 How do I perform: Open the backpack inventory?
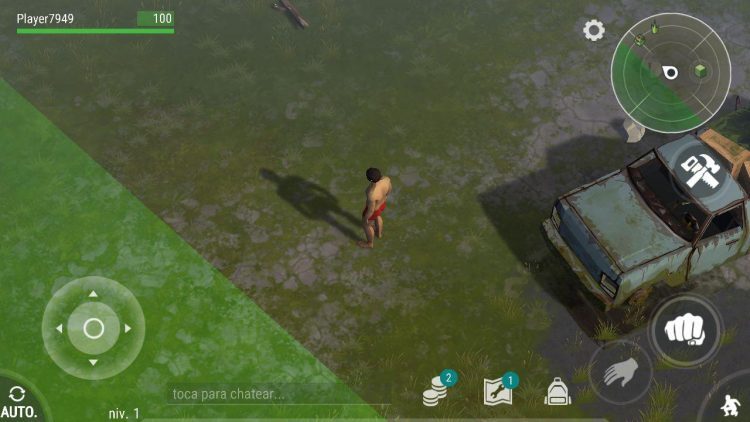click(557, 391)
